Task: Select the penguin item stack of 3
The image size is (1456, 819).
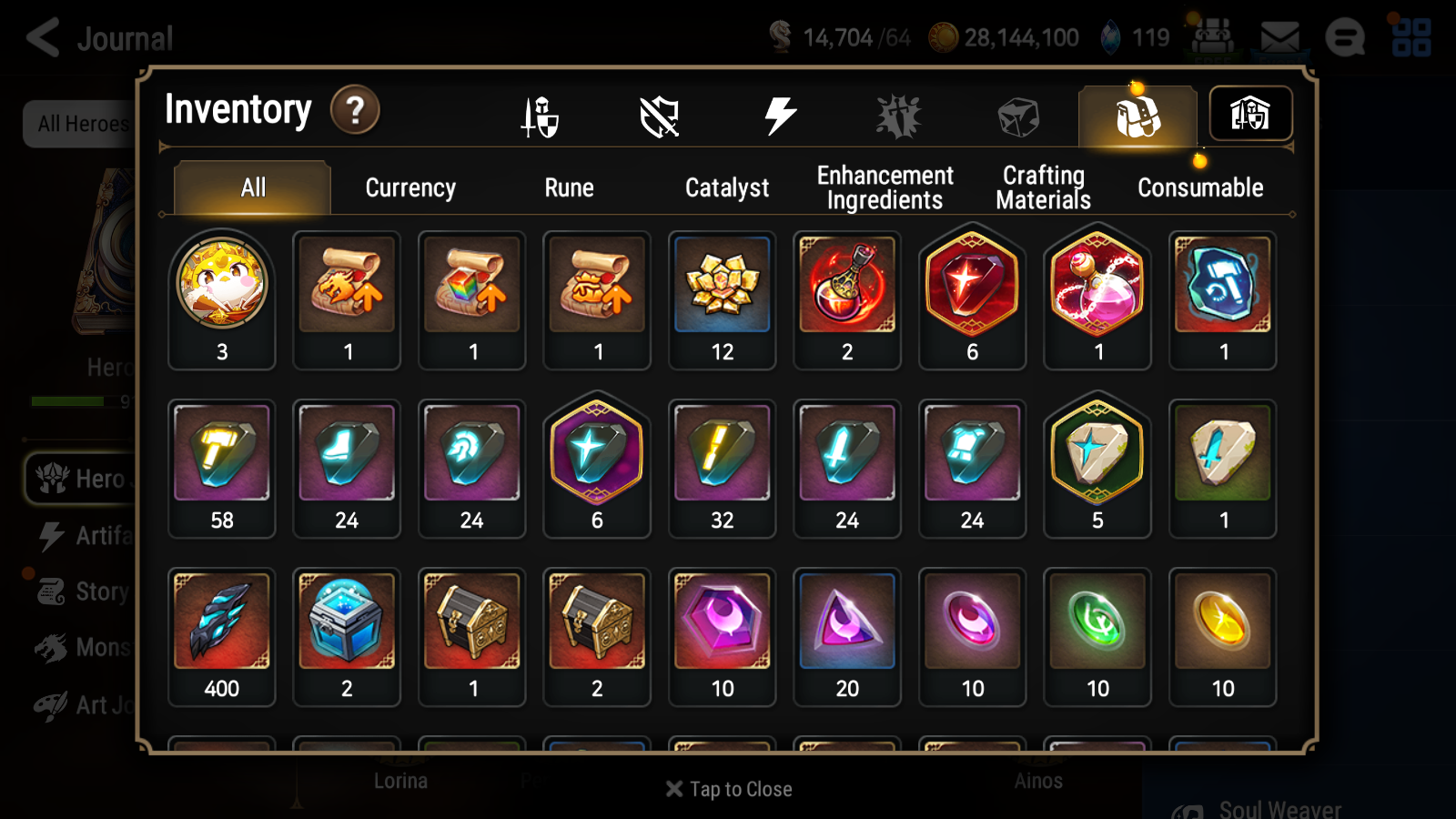Action: (x=221, y=289)
